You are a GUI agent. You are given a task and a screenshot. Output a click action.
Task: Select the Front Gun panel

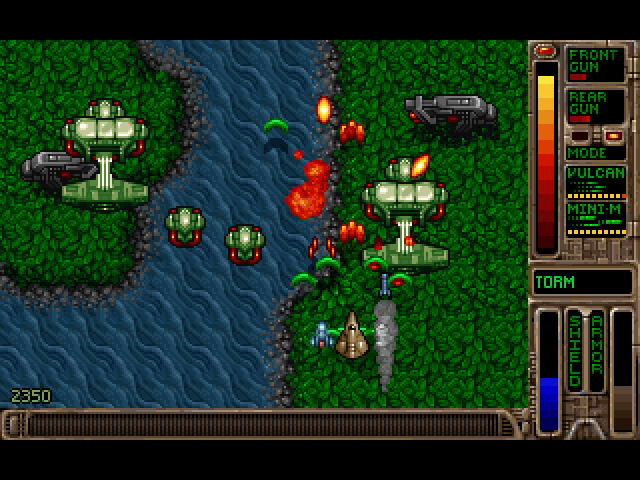(596, 64)
